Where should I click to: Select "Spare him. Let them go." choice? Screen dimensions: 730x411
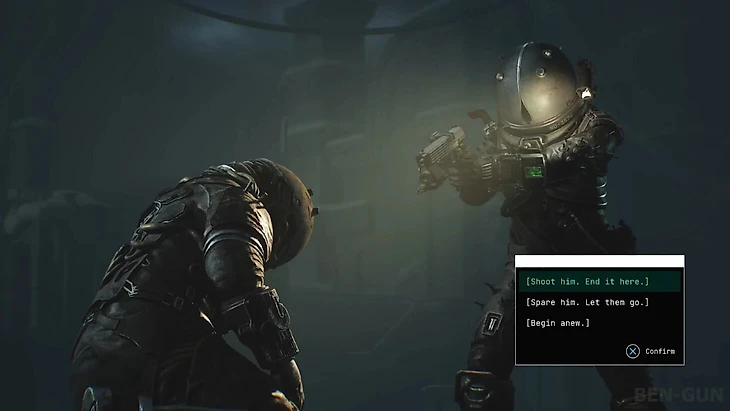click(587, 302)
